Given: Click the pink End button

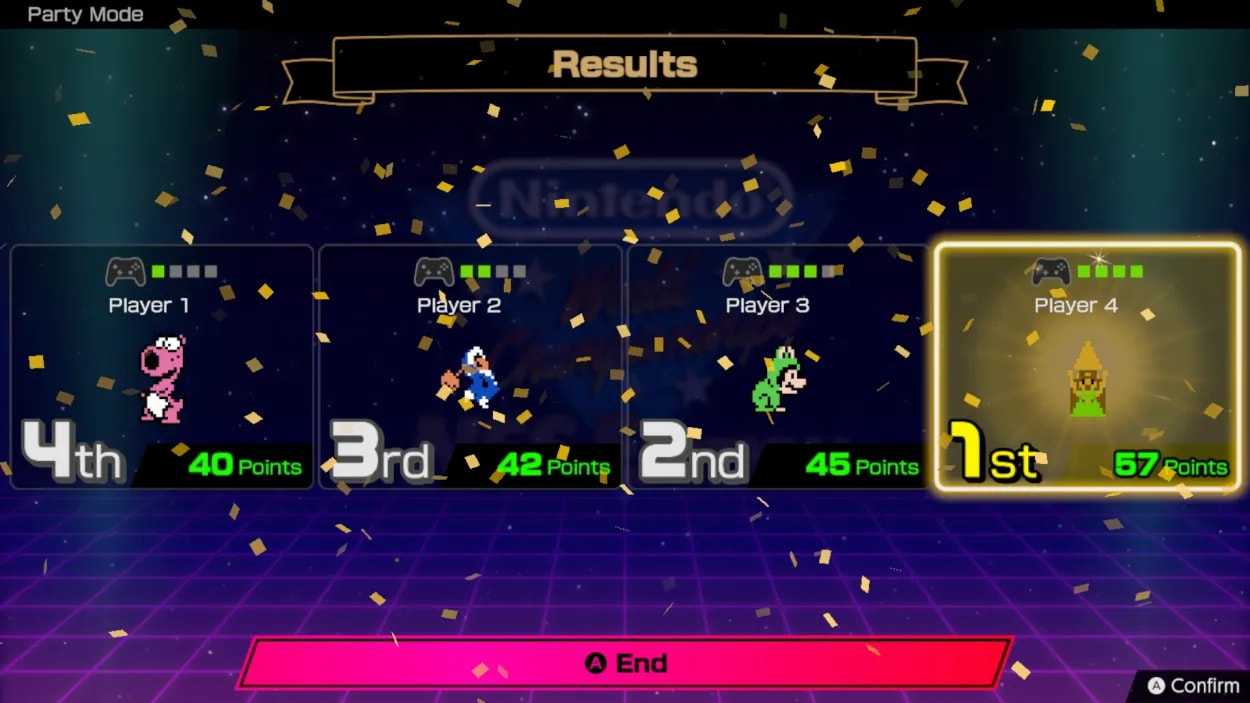Looking at the screenshot, I should (625, 663).
